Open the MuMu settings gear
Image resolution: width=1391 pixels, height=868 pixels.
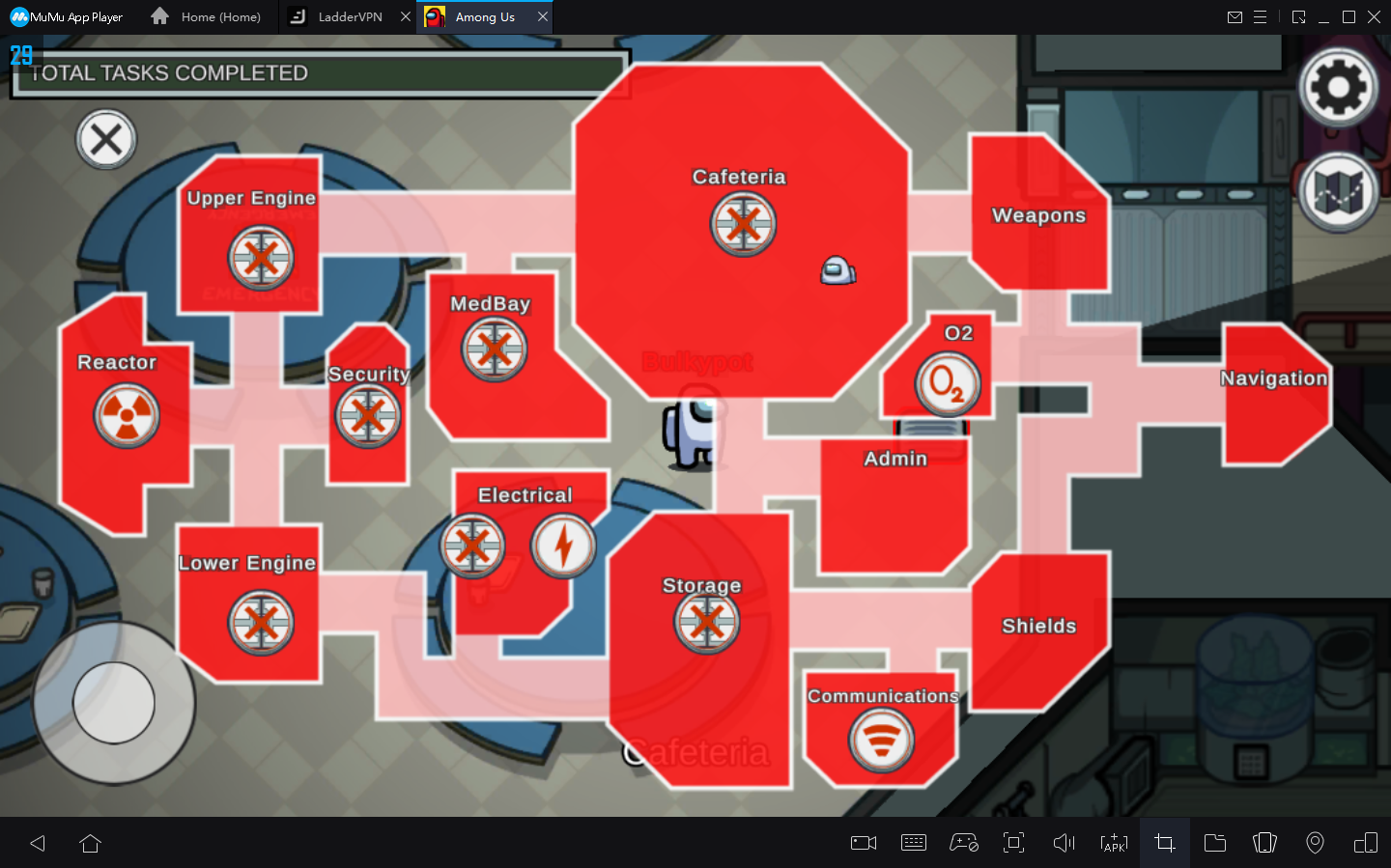tap(1337, 86)
